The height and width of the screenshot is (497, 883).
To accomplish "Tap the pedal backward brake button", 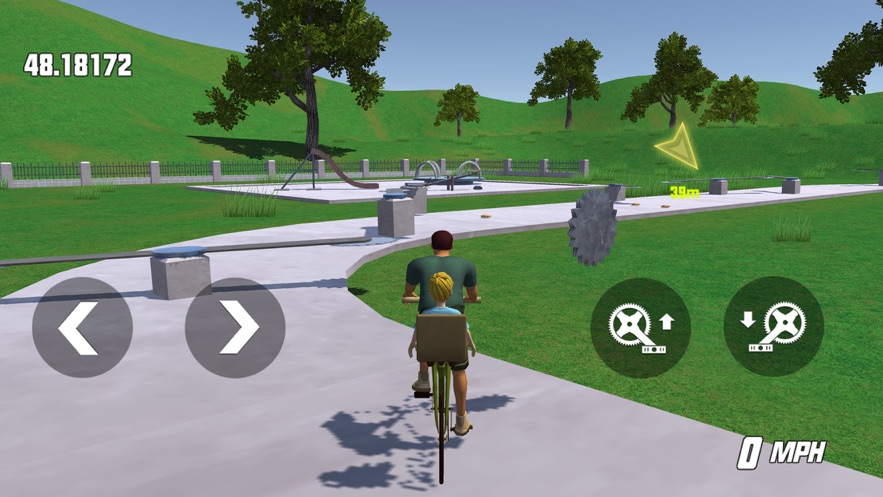I will (x=773, y=327).
